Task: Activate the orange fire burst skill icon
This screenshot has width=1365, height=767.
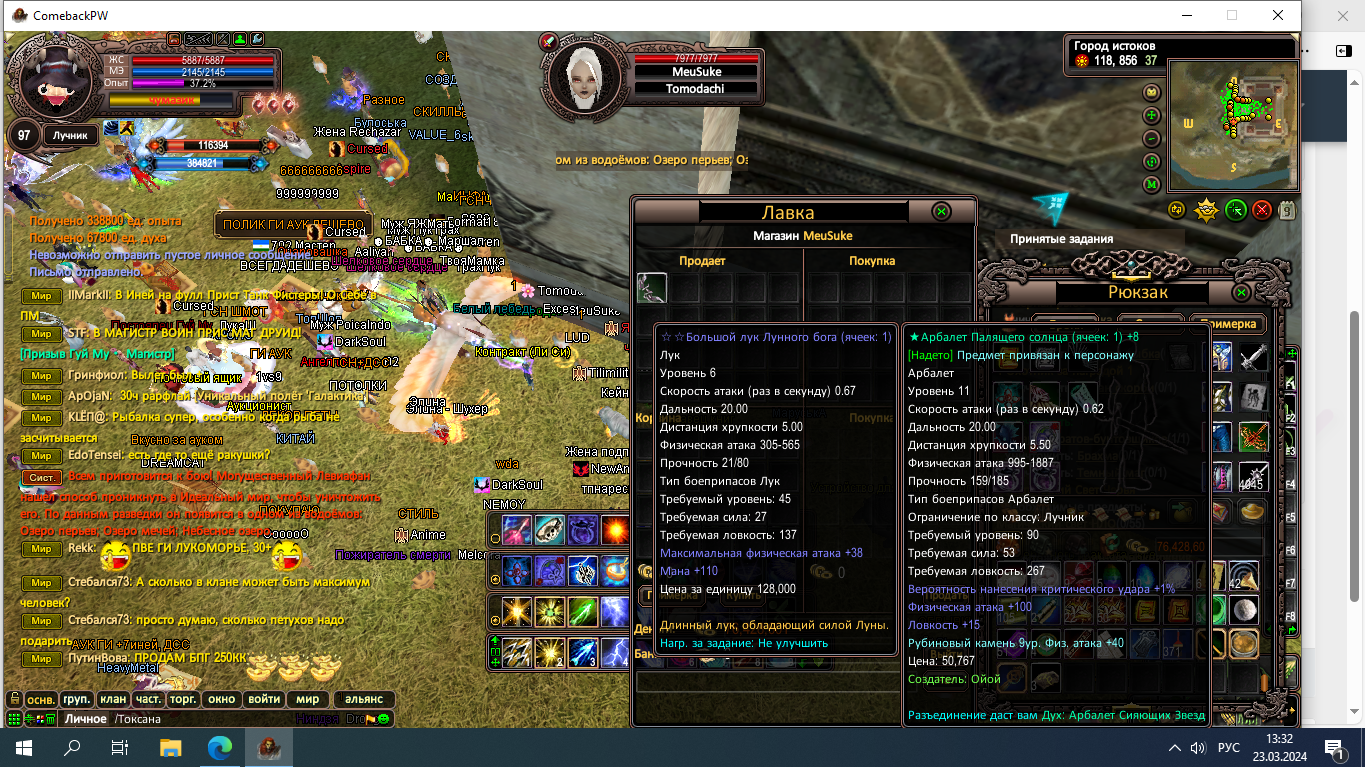Action: [614, 529]
